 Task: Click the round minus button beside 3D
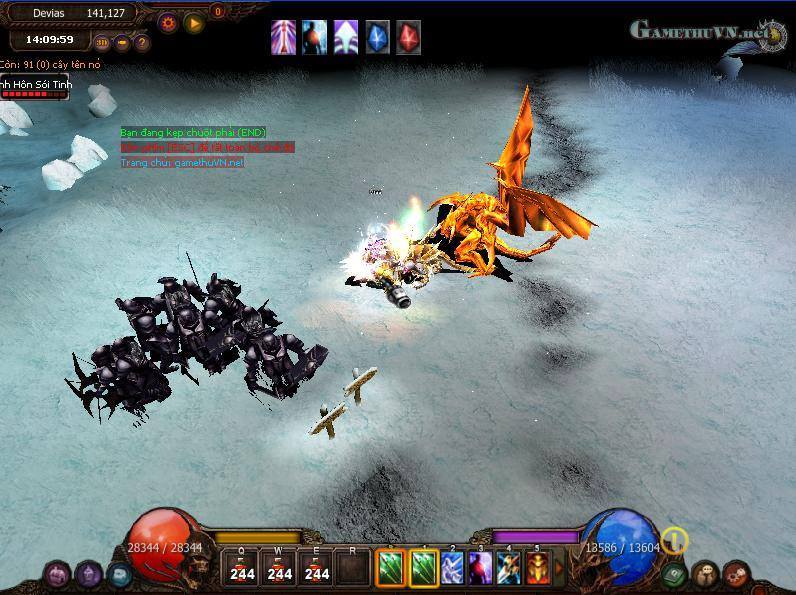122,43
